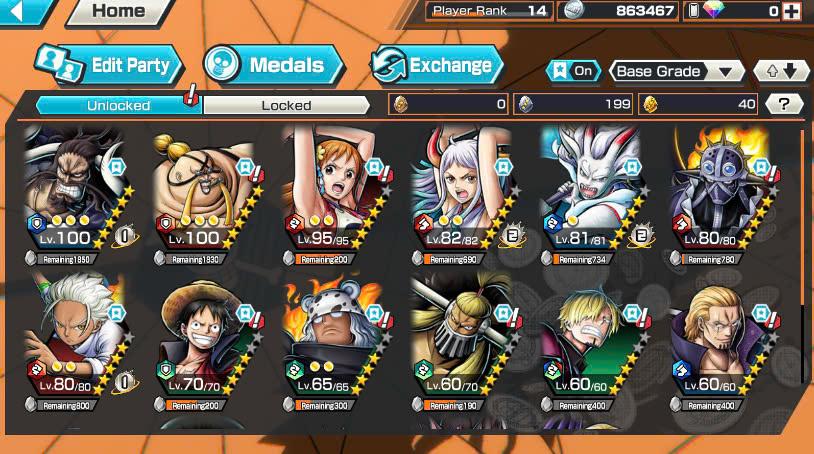Screen dimensions: 814x454
Task: Add gems with the plus button
Action: pos(792,11)
